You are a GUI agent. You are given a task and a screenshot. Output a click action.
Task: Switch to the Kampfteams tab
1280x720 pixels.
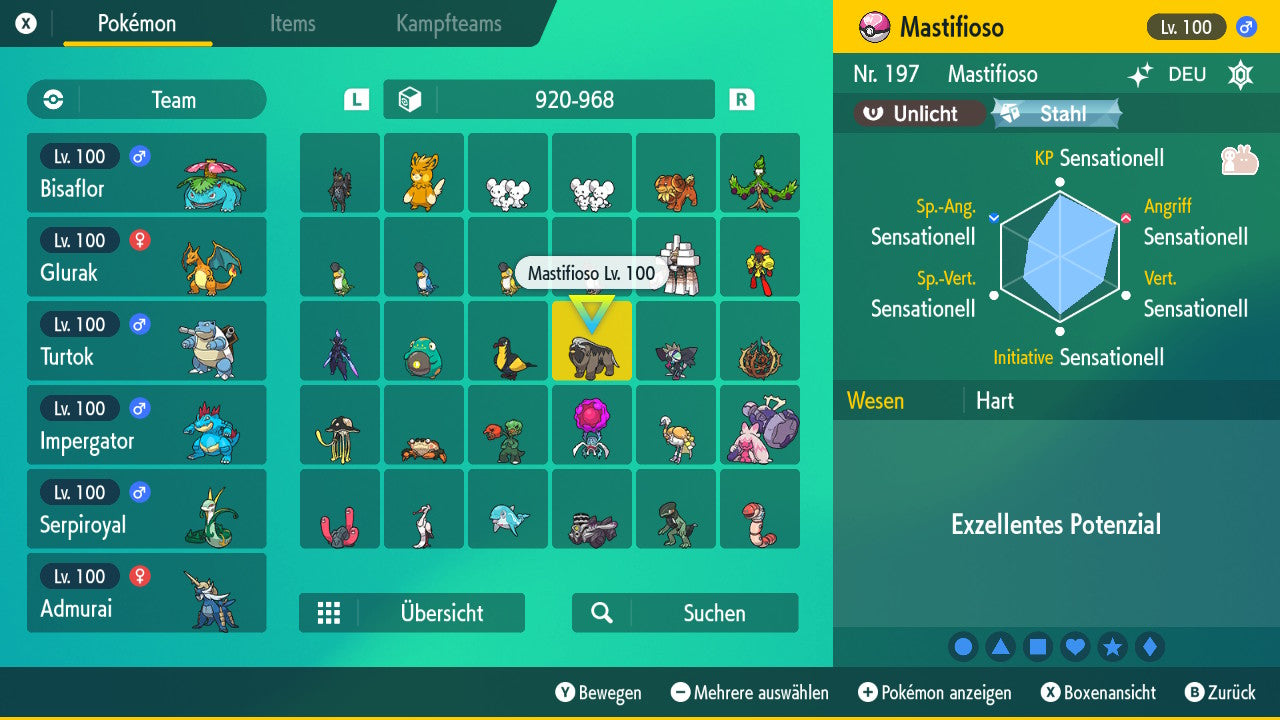coord(446,25)
